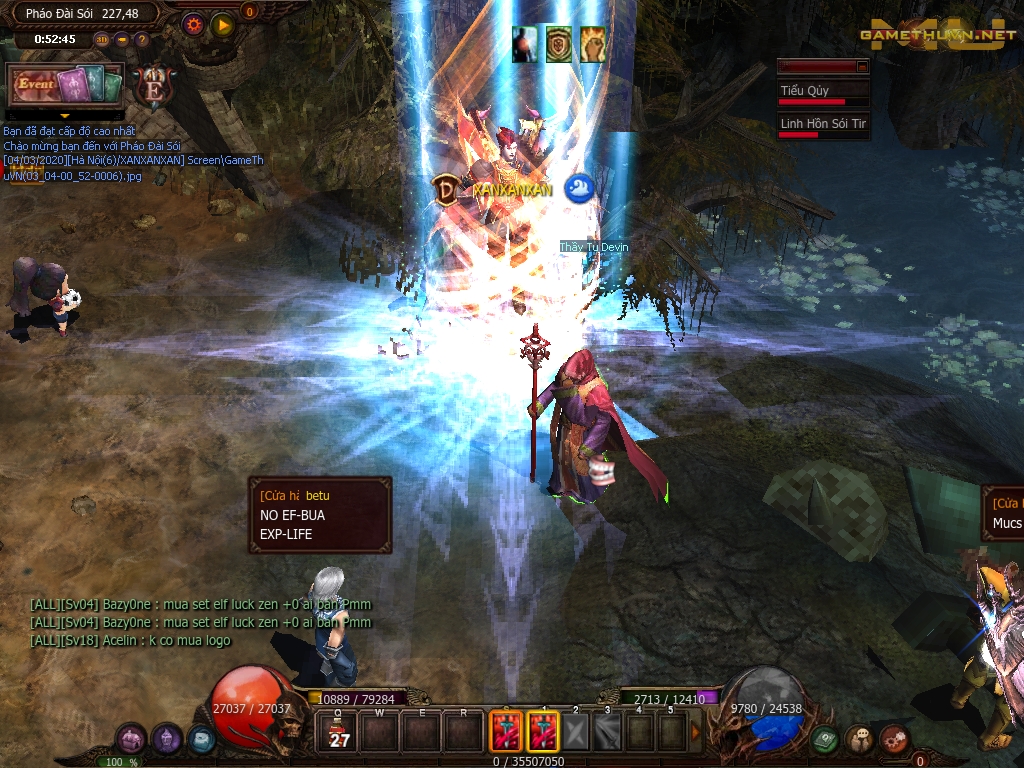Expand the skill bar with the orange arrow

point(696,732)
